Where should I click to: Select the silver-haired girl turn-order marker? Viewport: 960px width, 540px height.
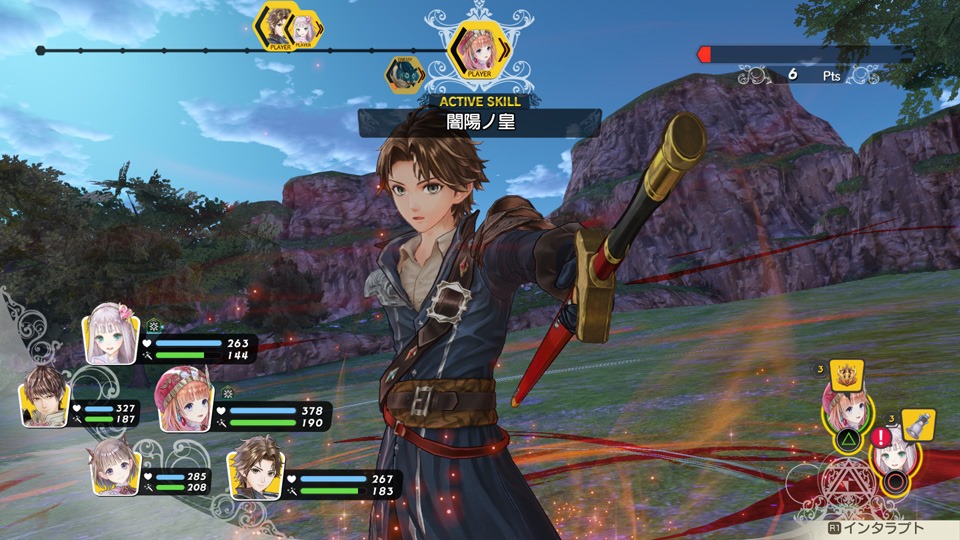(304, 29)
